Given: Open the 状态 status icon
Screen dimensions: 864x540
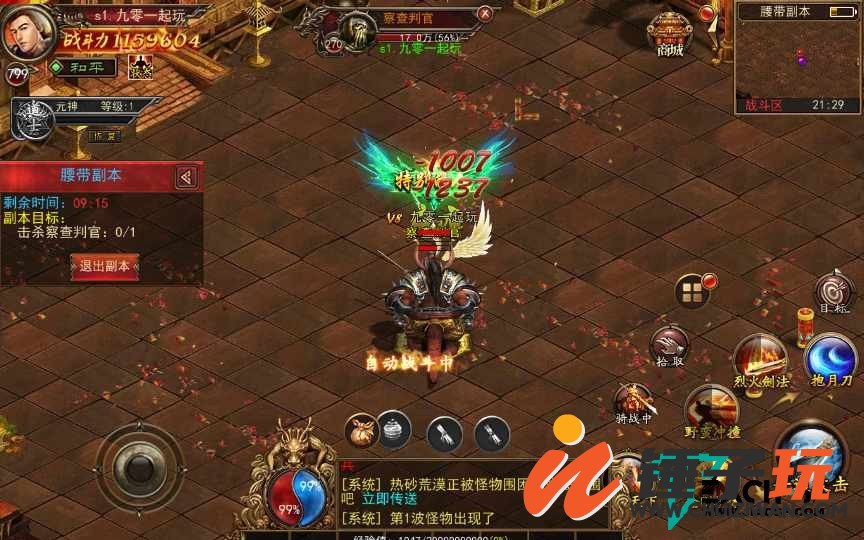Looking at the screenshot, I should pos(140,67).
